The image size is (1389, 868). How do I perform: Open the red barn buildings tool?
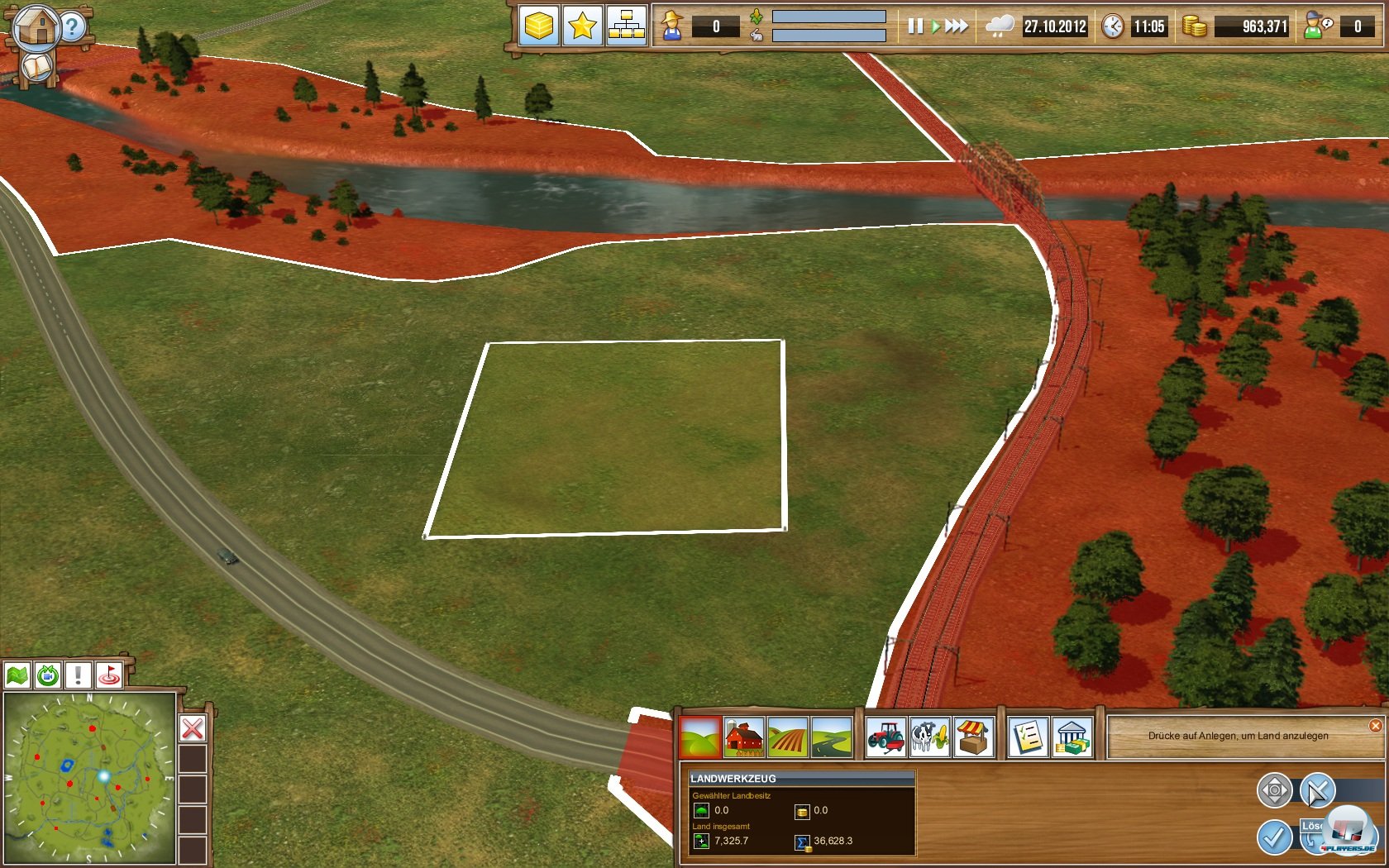(743, 736)
